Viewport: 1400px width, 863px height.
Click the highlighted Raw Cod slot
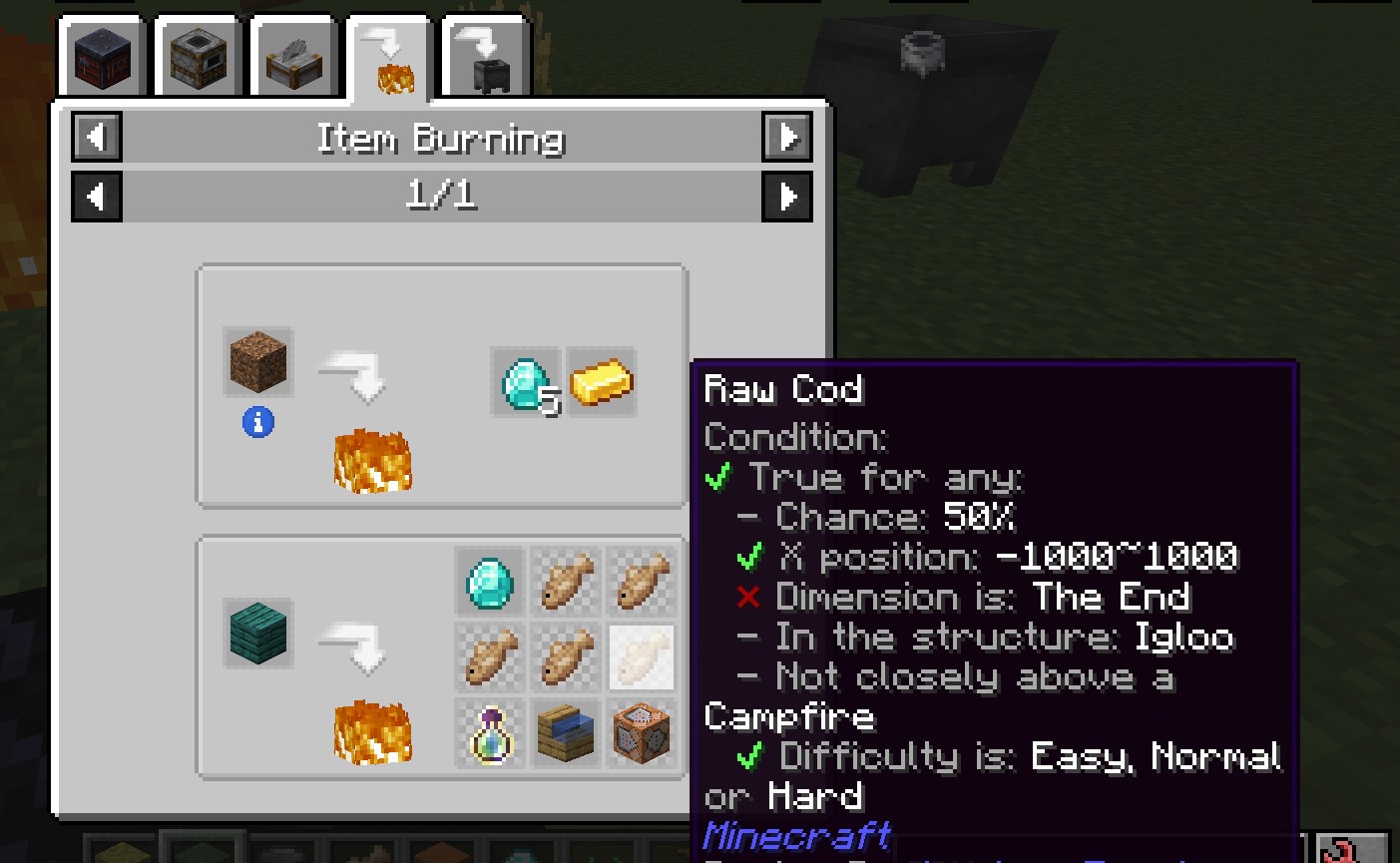[641, 657]
